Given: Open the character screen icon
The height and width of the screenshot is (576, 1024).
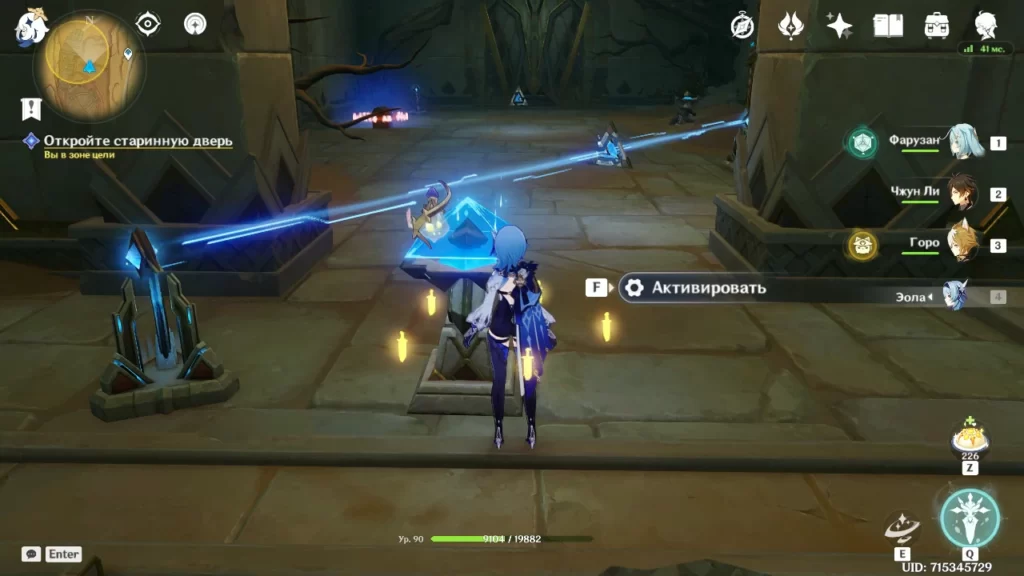Looking at the screenshot, I should coord(985,26).
